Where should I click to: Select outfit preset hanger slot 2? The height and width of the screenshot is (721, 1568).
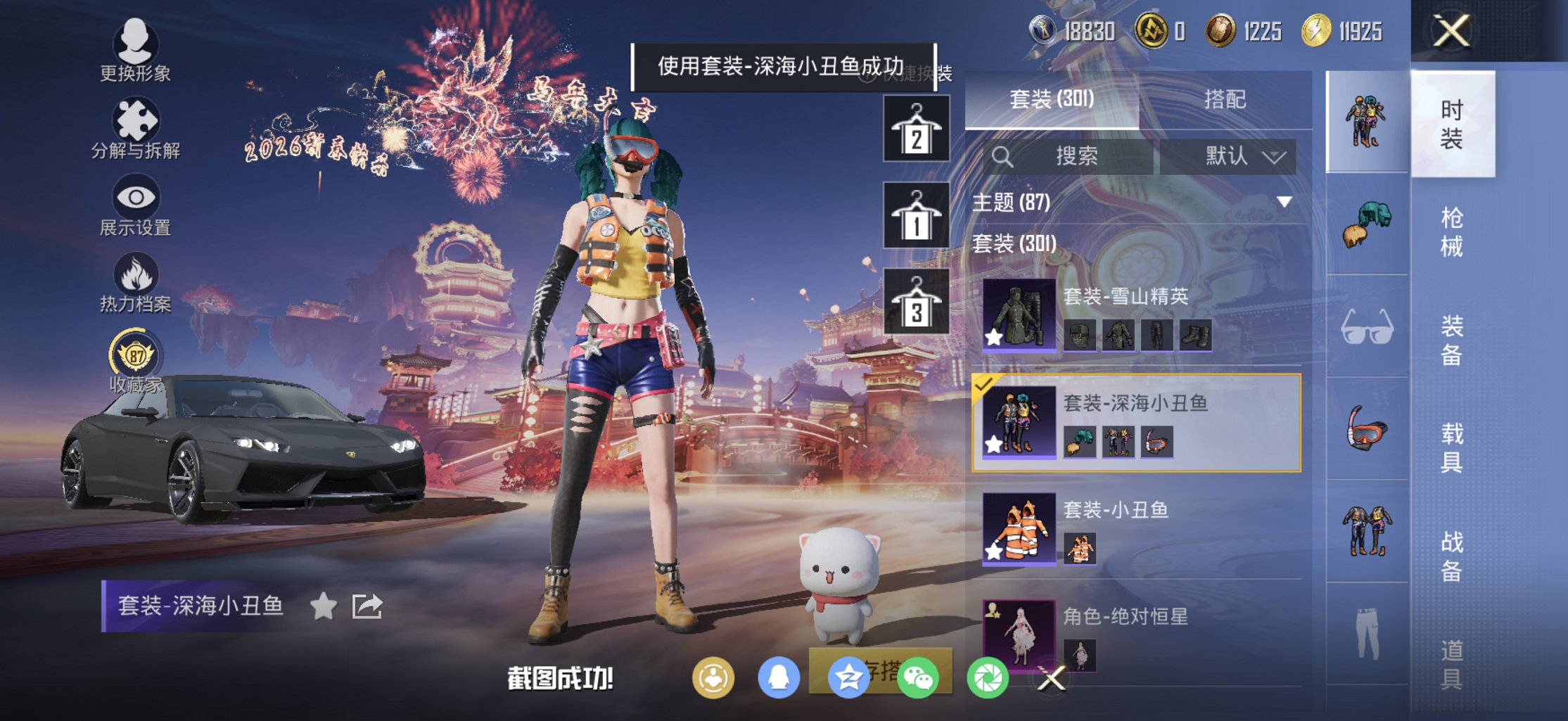pos(917,128)
